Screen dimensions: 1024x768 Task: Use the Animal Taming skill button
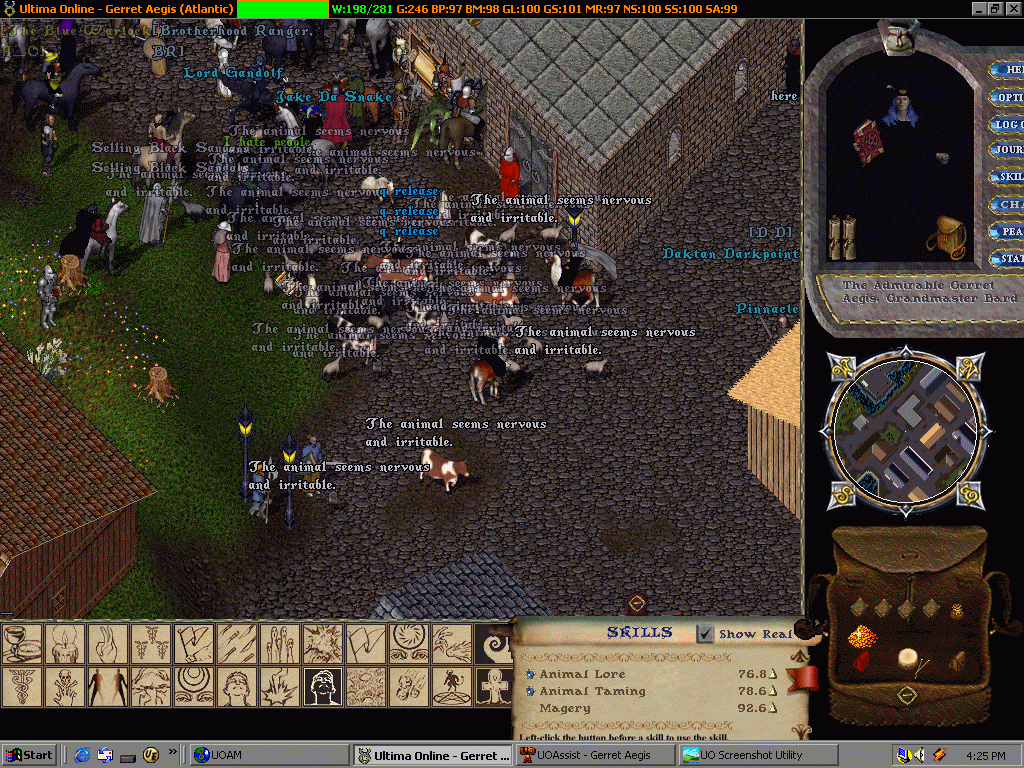(530, 691)
